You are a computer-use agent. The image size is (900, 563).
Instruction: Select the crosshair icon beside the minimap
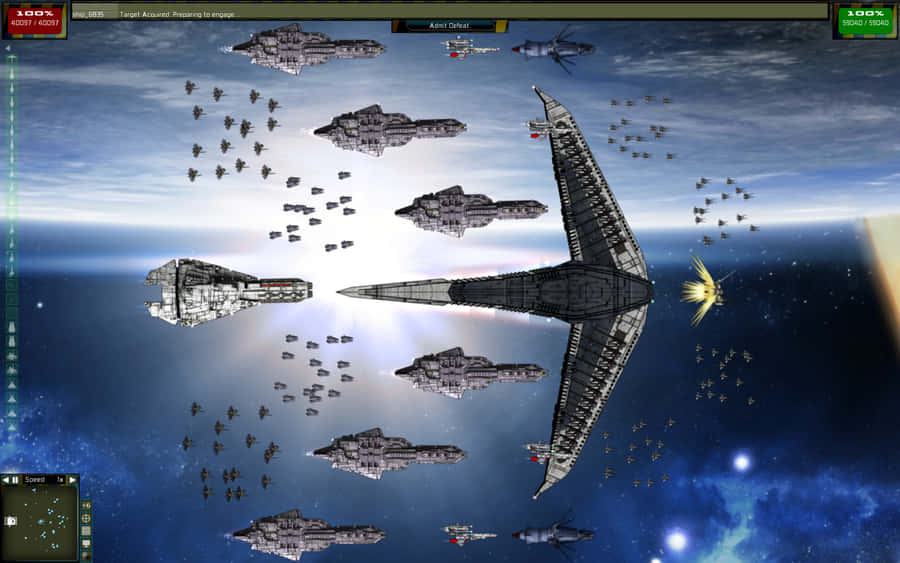tap(86, 518)
